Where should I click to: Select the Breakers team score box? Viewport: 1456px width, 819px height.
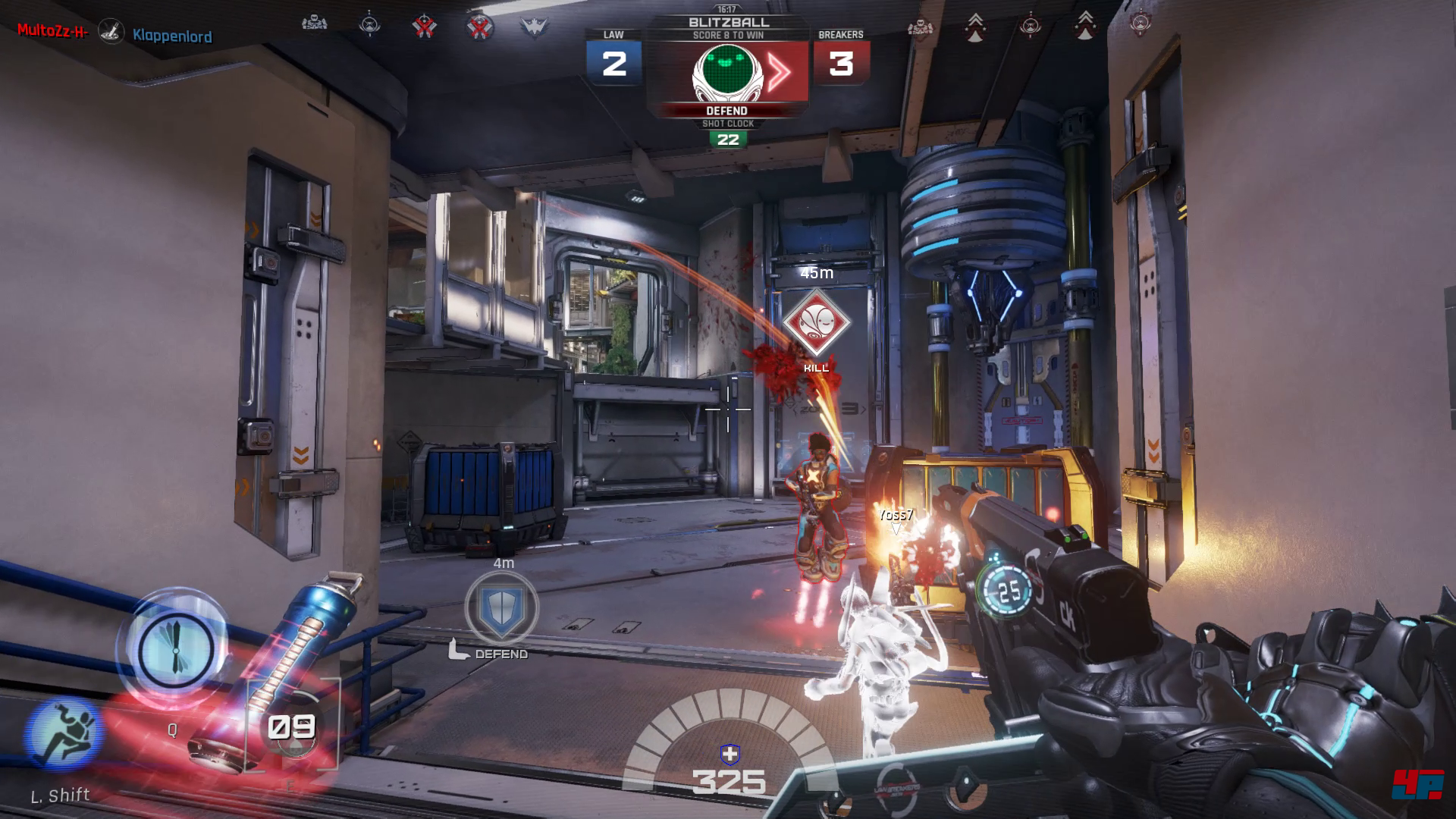point(841,64)
